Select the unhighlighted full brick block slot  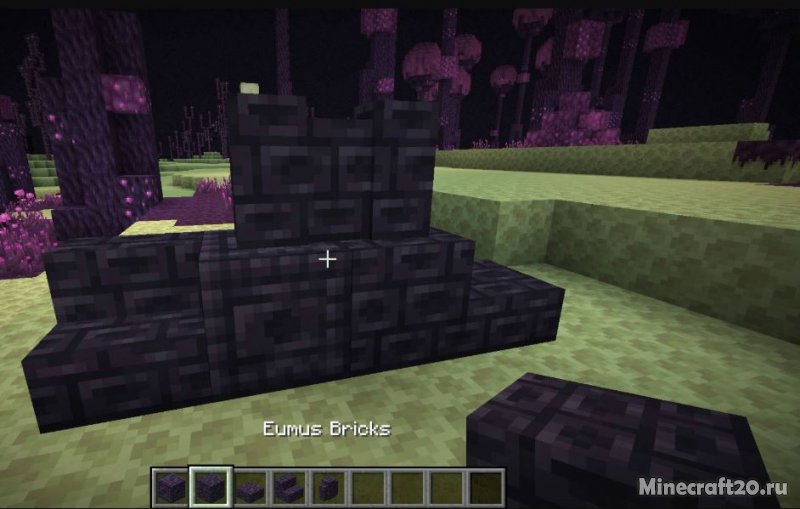(x=172, y=487)
